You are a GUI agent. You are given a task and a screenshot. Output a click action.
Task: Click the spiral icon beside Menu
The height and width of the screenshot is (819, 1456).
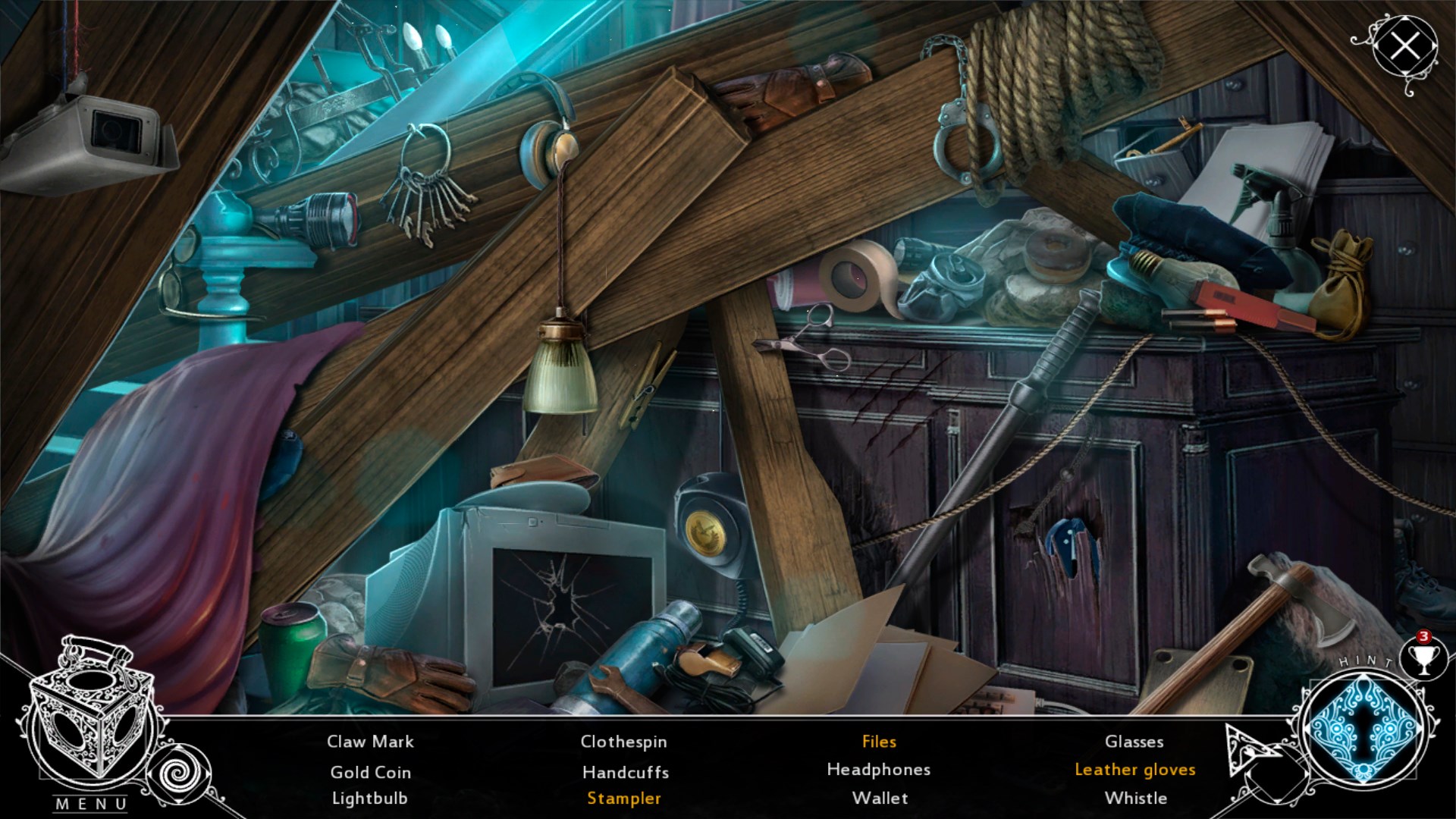click(x=181, y=774)
